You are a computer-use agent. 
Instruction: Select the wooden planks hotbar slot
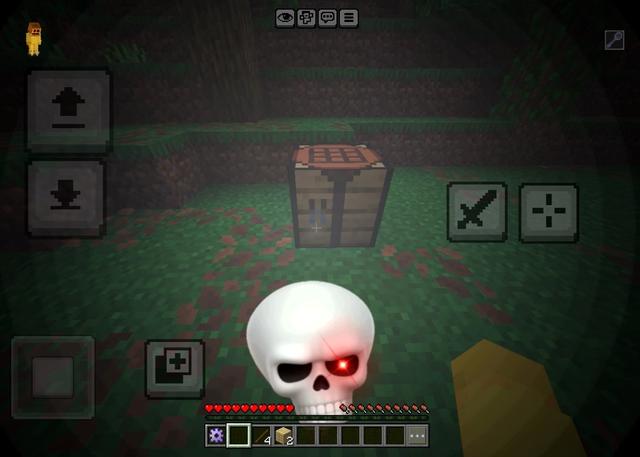pyautogui.click(x=283, y=435)
